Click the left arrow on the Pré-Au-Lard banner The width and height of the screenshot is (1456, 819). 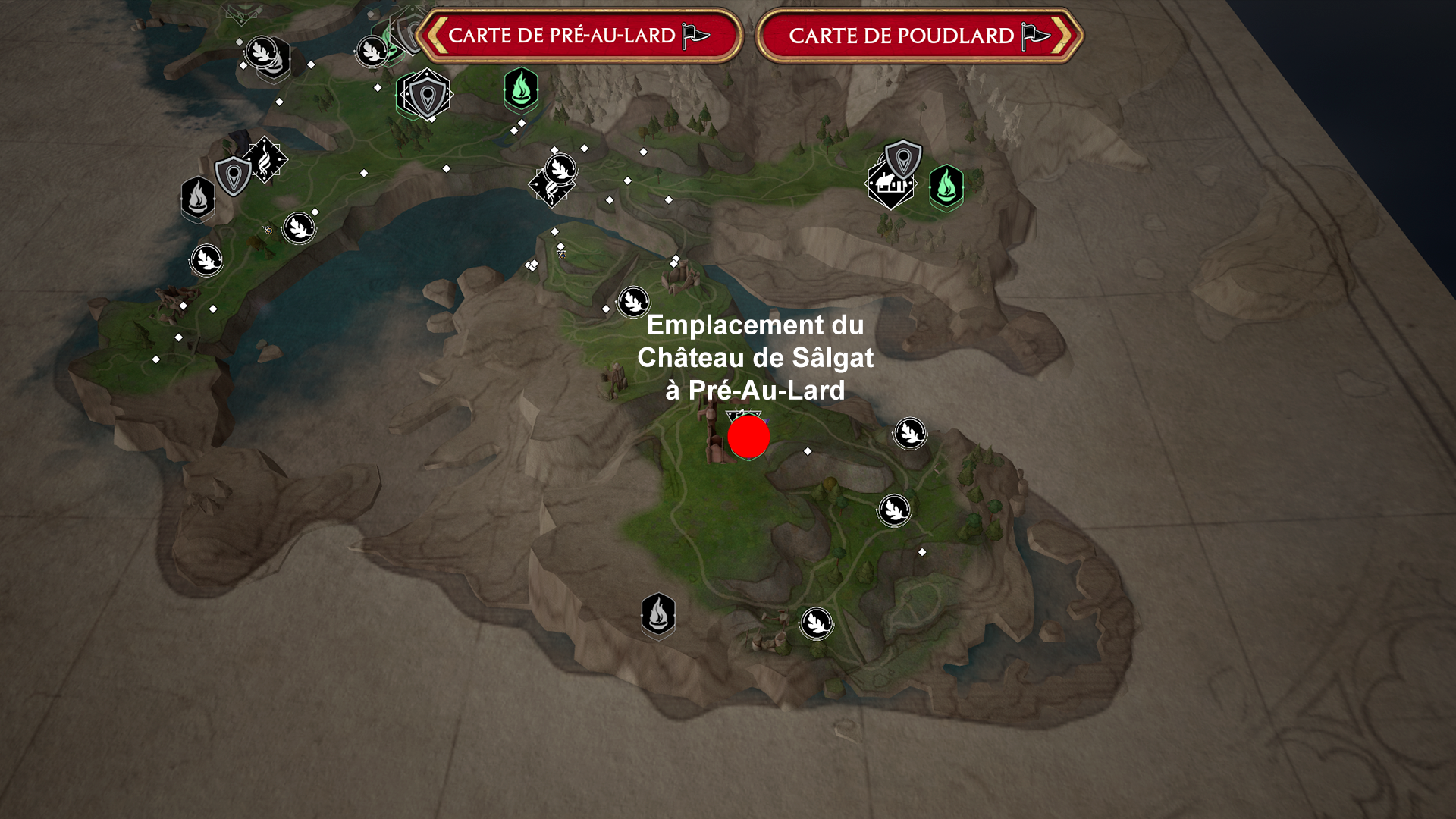tap(437, 35)
